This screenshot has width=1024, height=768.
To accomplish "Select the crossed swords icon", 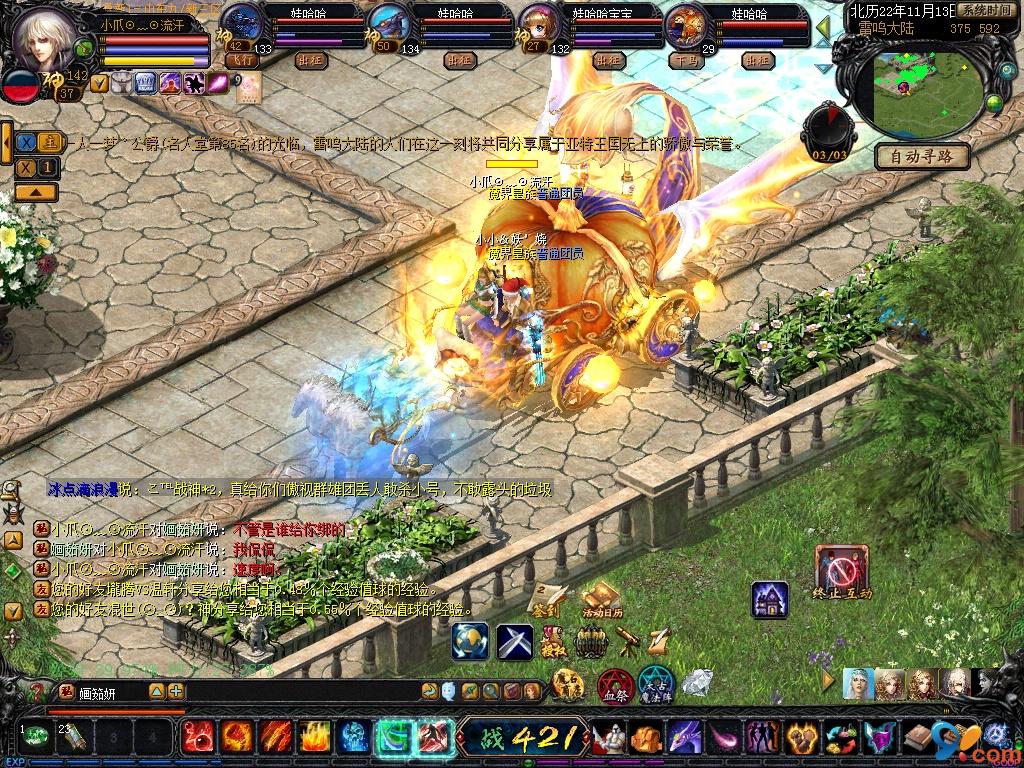I will (x=516, y=641).
